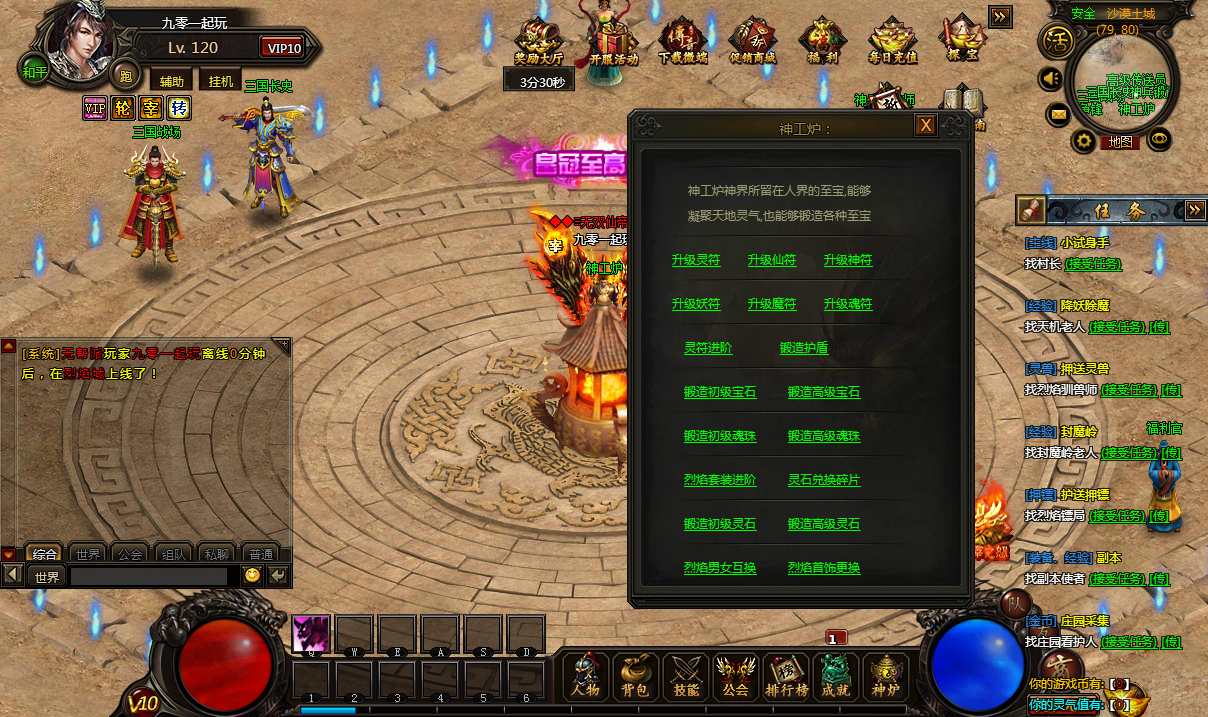
Task: Open the 每日充值 daily recharge icon
Action: (892, 42)
